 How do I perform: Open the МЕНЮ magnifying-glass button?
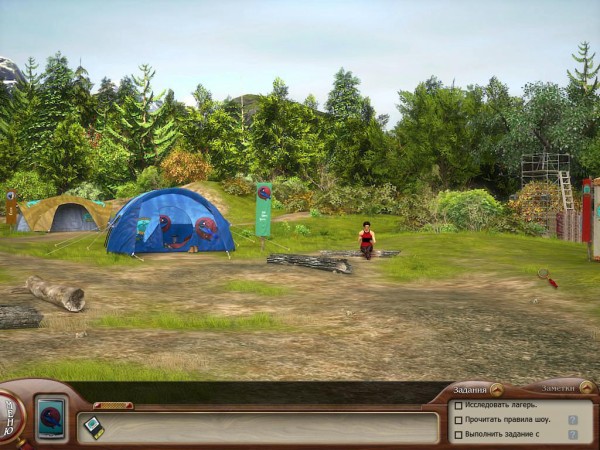(x=10, y=413)
